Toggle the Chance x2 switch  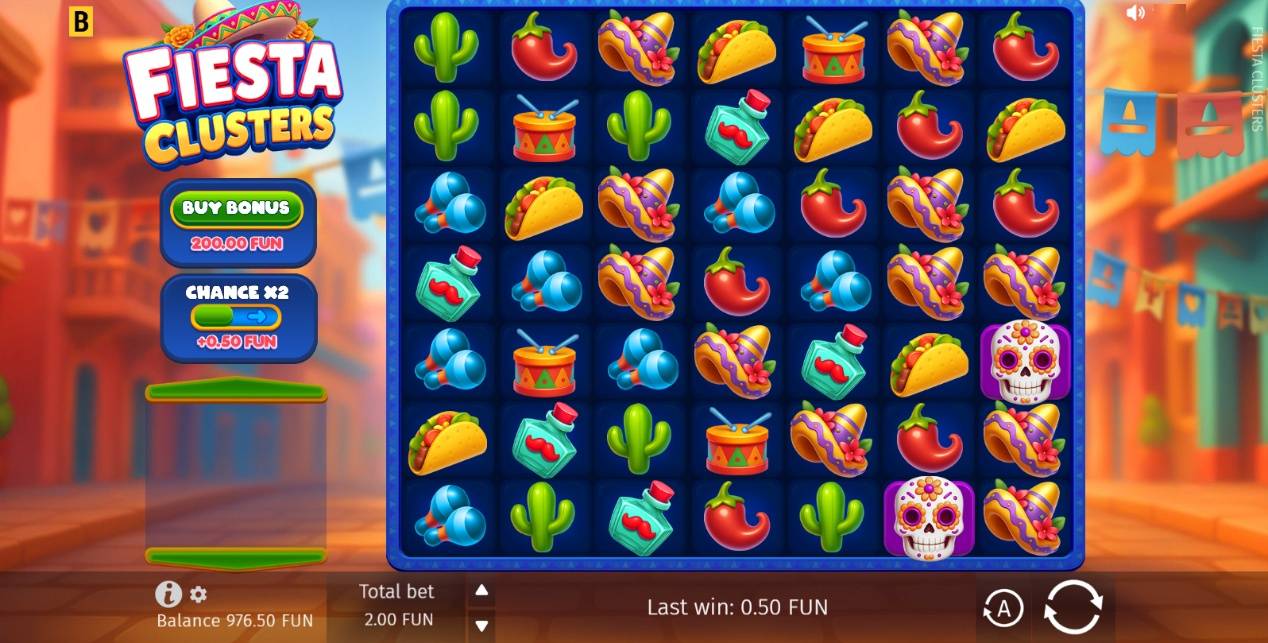[237, 317]
